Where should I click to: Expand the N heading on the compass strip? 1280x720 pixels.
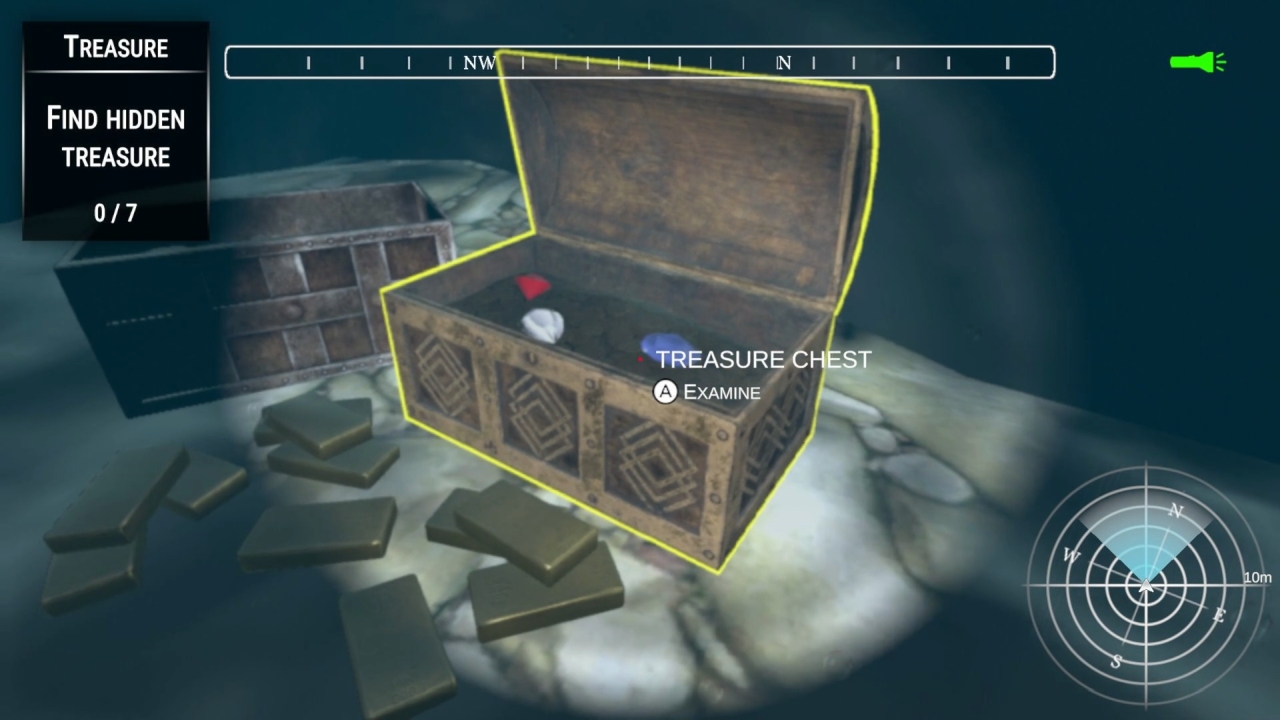click(783, 62)
